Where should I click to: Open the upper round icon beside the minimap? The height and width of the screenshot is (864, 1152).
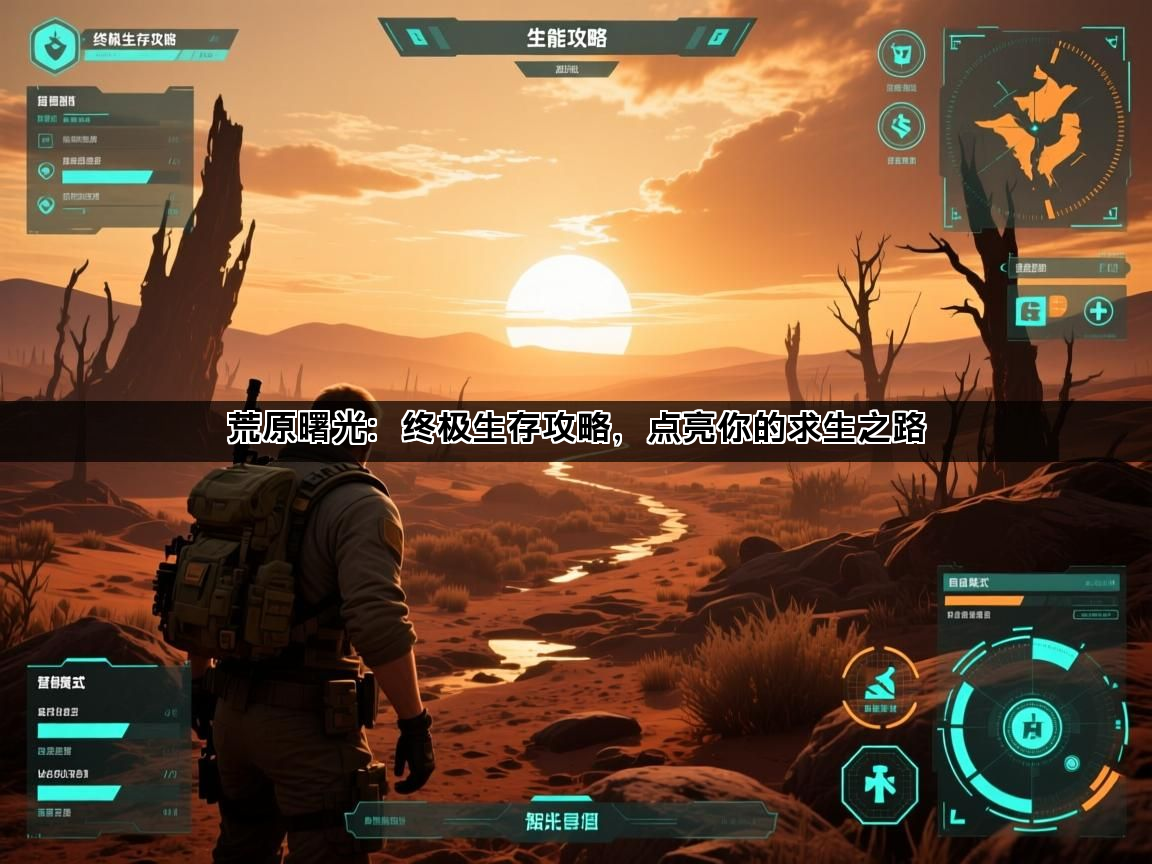[x=900, y=53]
